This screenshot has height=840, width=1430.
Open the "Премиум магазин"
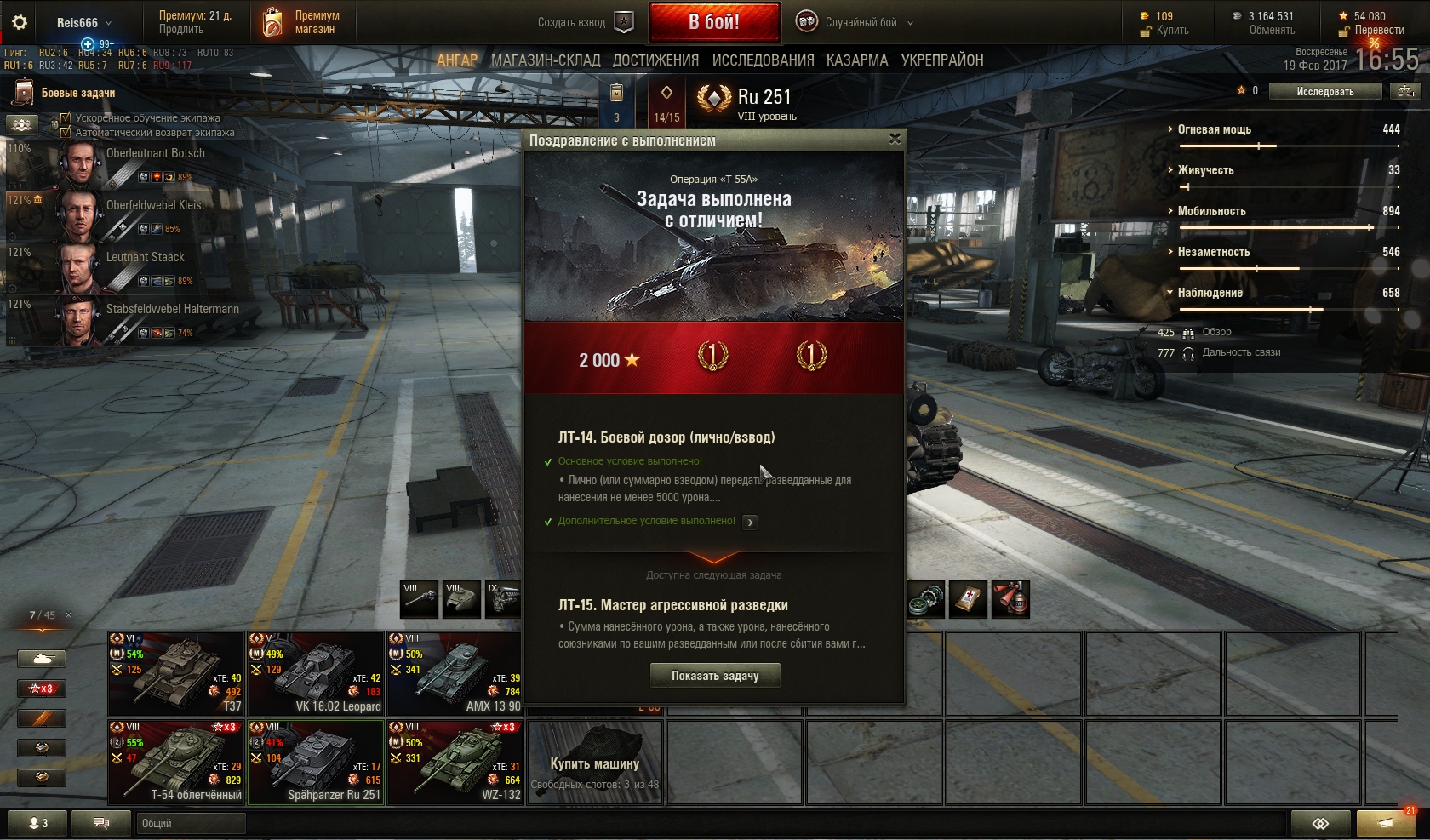[302, 23]
